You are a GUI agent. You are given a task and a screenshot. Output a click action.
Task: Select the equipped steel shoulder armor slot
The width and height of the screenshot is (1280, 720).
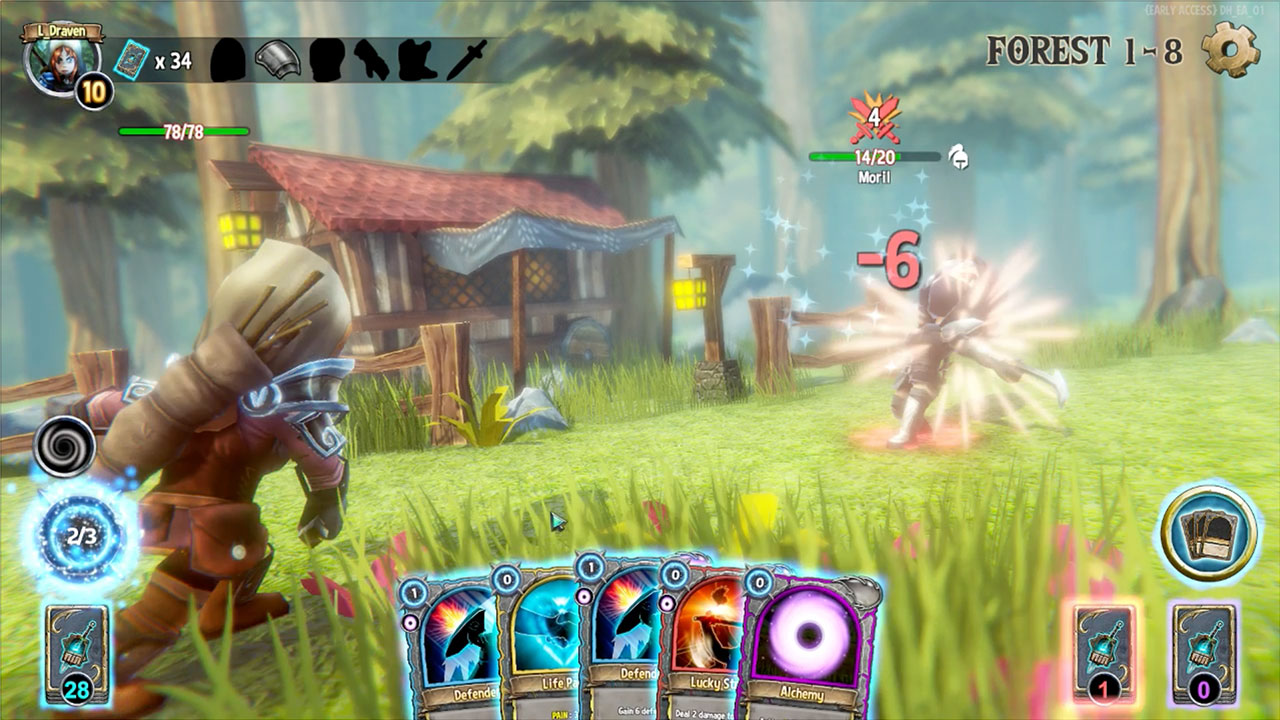[278, 60]
